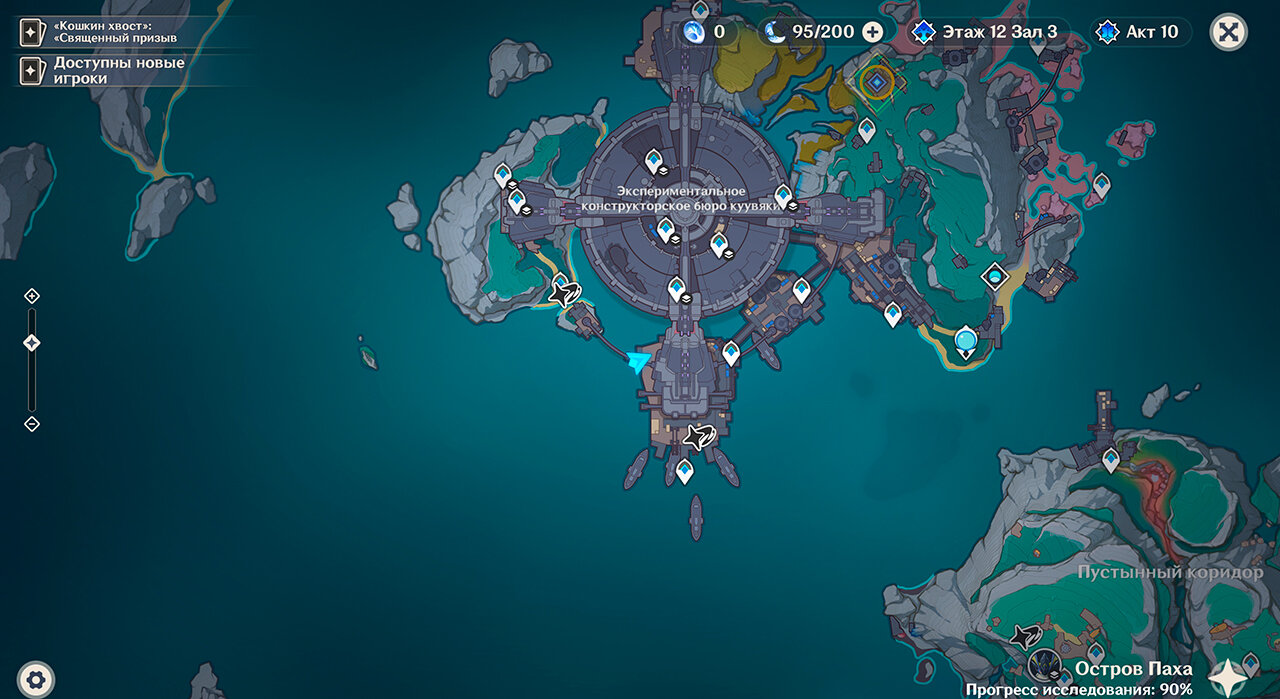
Task: Select the boss marker on the south platform
Action: (x=700, y=436)
